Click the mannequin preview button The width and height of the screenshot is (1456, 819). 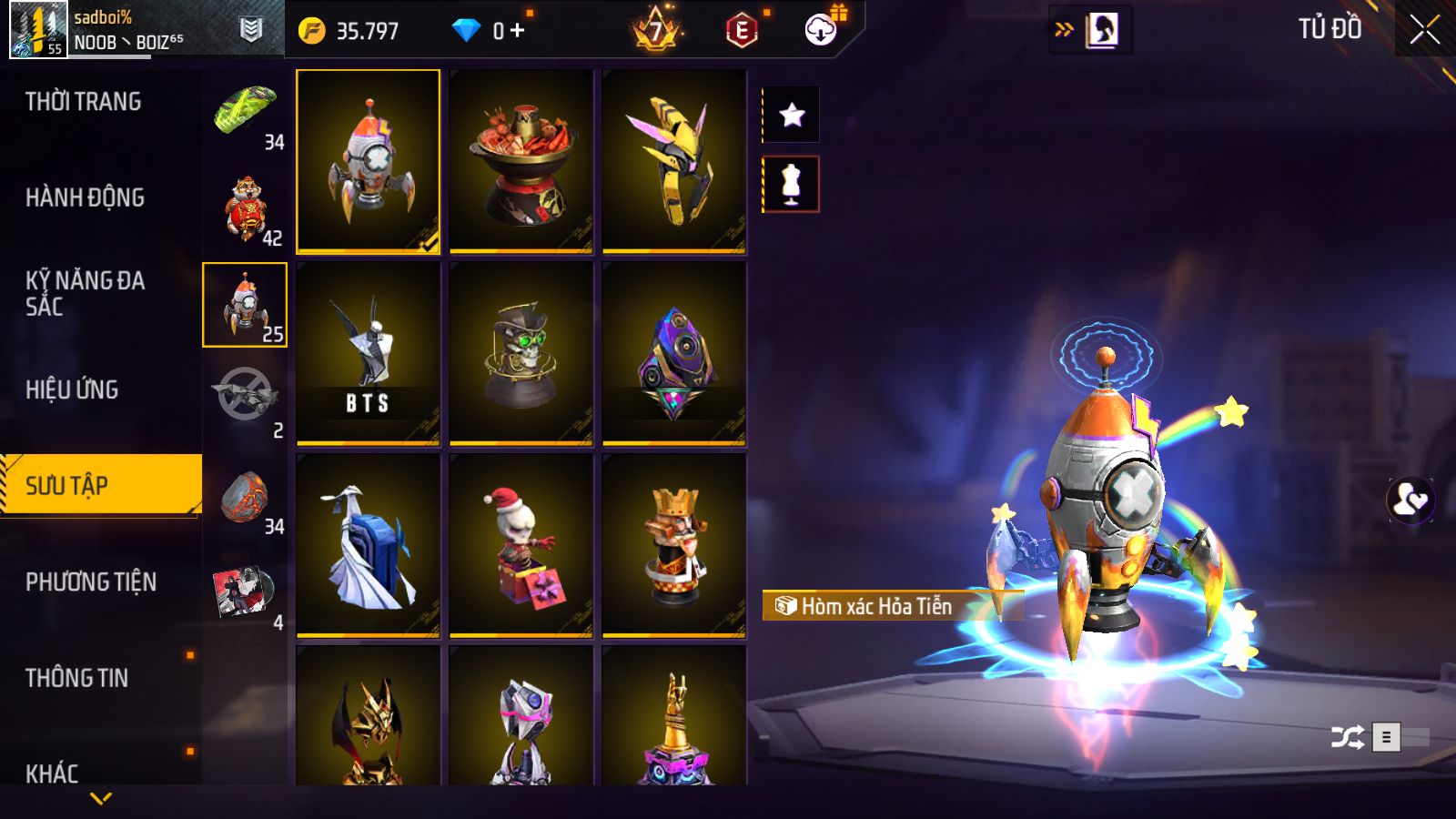pyautogui.click(x=792, y=184)
